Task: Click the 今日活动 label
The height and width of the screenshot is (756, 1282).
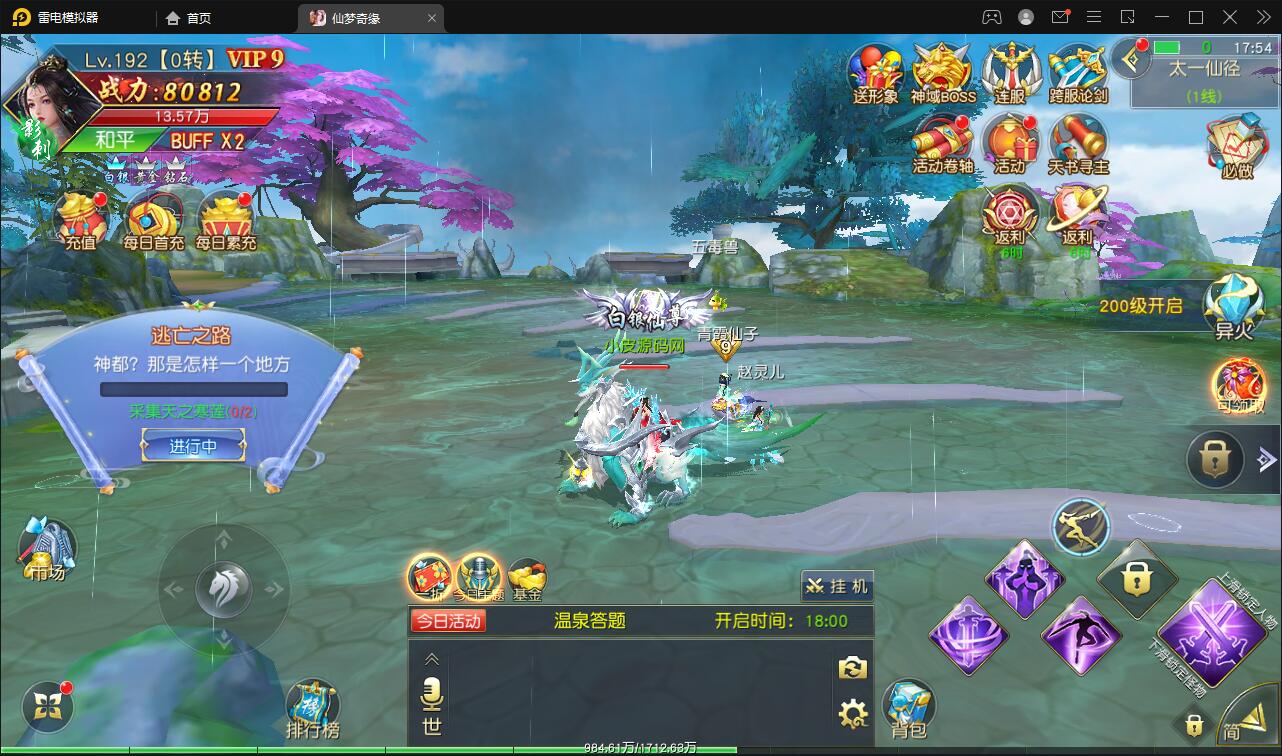Action: point(447,621)
